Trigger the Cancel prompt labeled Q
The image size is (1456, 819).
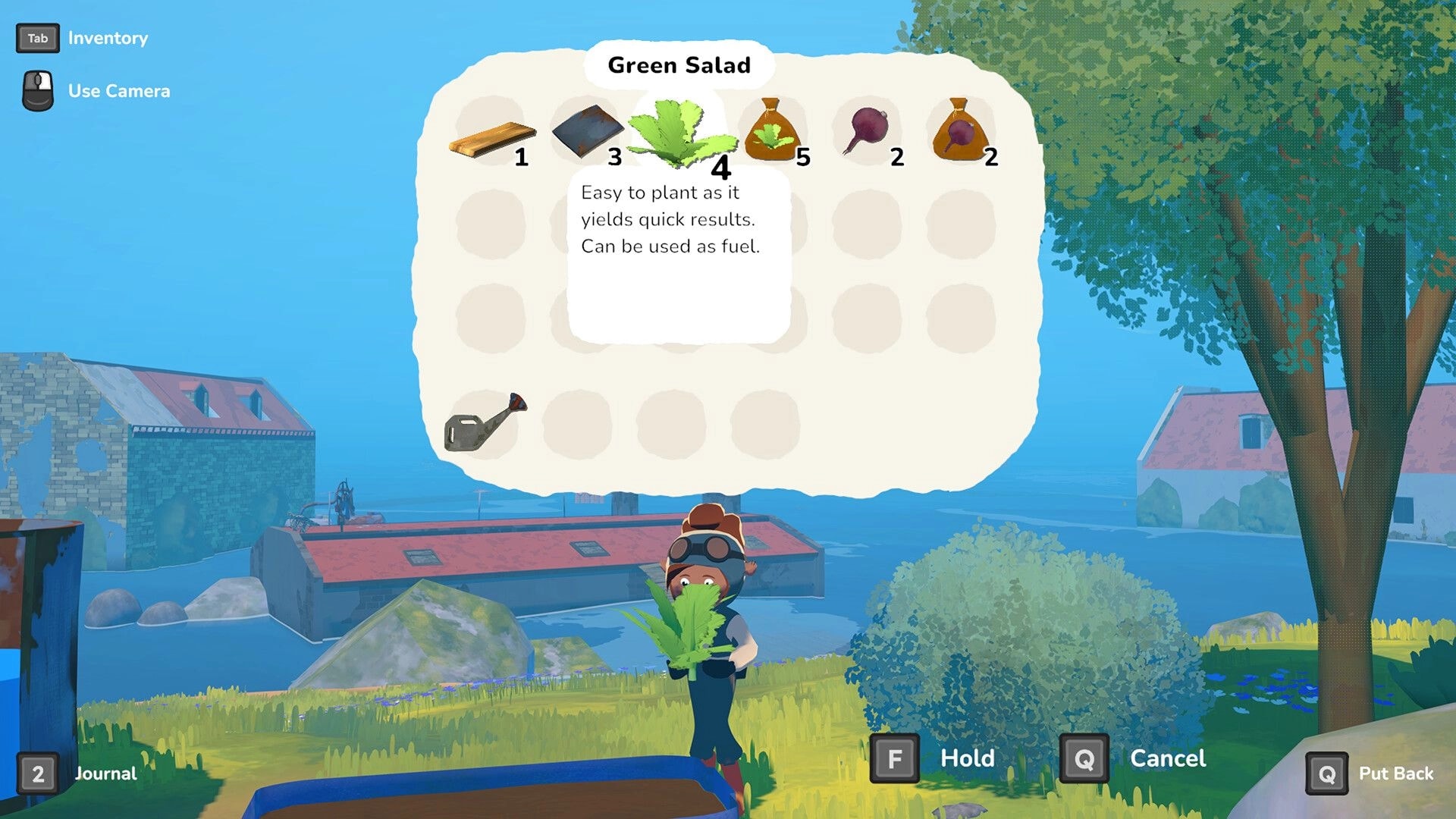1085,758
